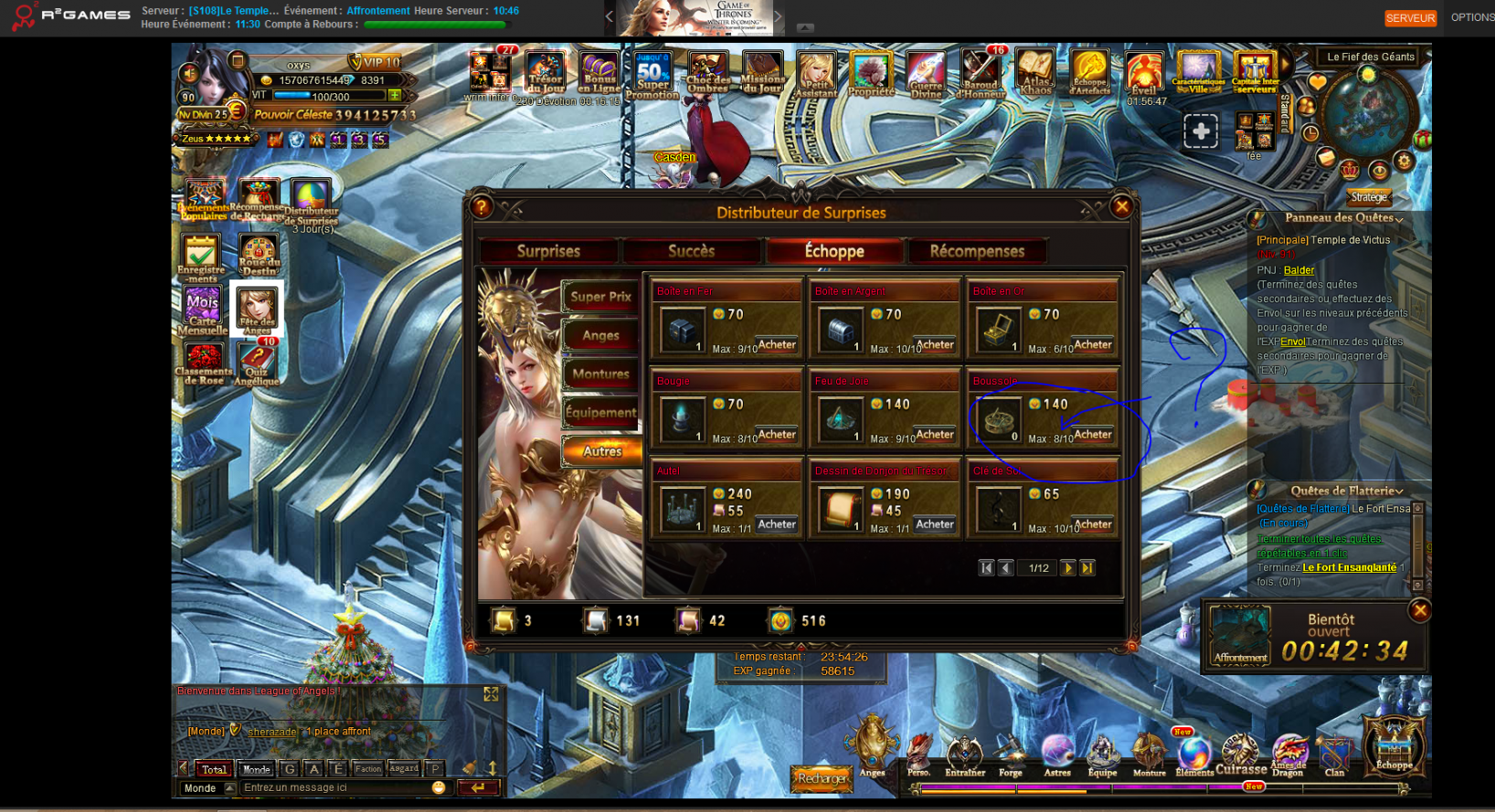Choose the Anges shop category

pos(600,335)
